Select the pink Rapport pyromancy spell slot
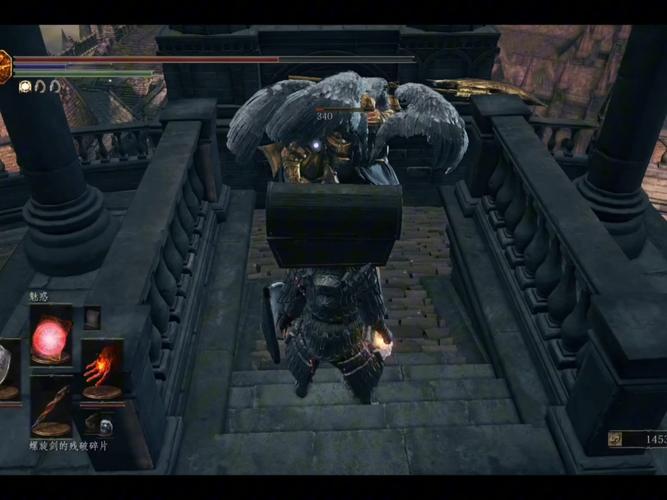667x500 pixels. 51,336
